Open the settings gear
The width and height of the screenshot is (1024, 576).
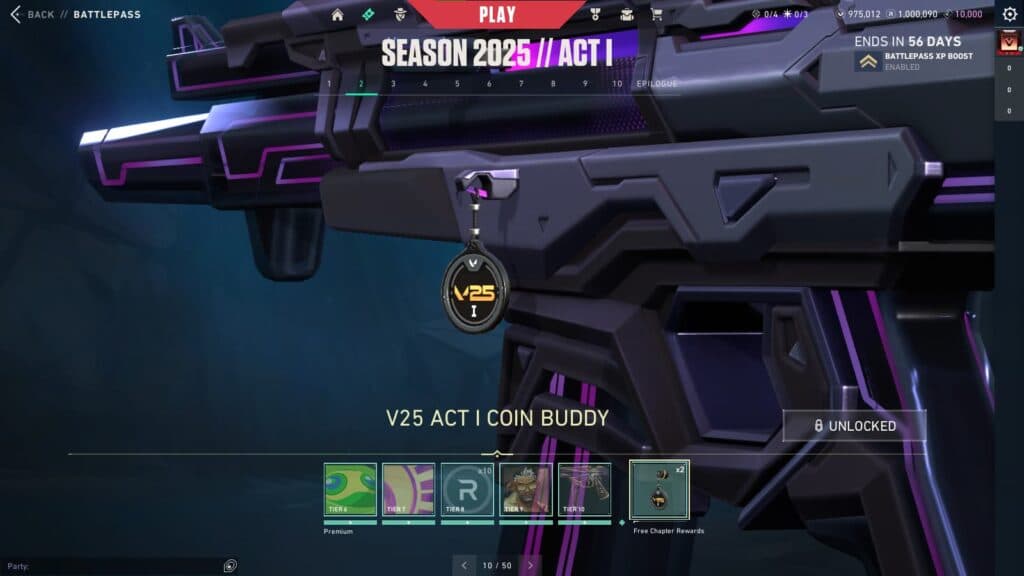(1009, 15)
